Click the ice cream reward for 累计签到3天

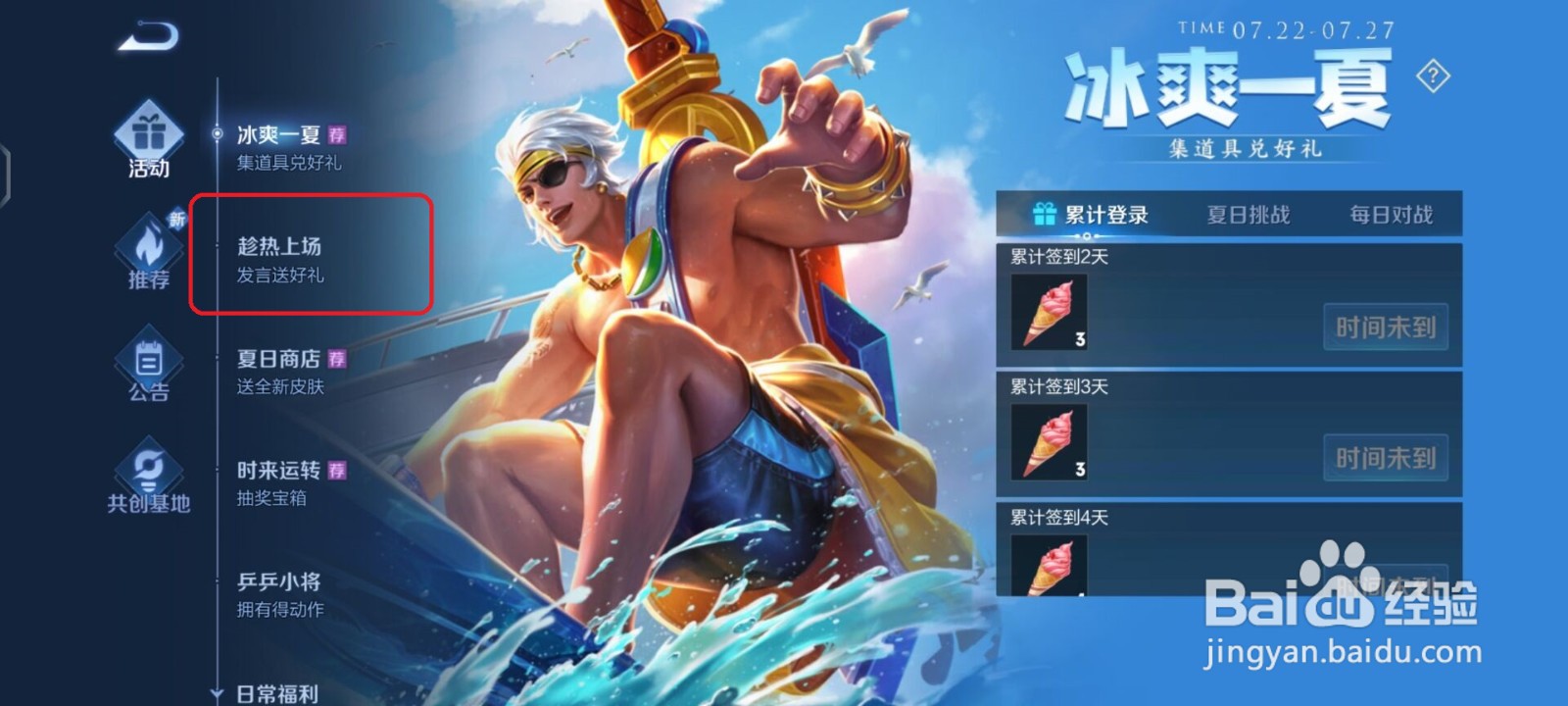pyautogui.click(x=1048, y=441)
